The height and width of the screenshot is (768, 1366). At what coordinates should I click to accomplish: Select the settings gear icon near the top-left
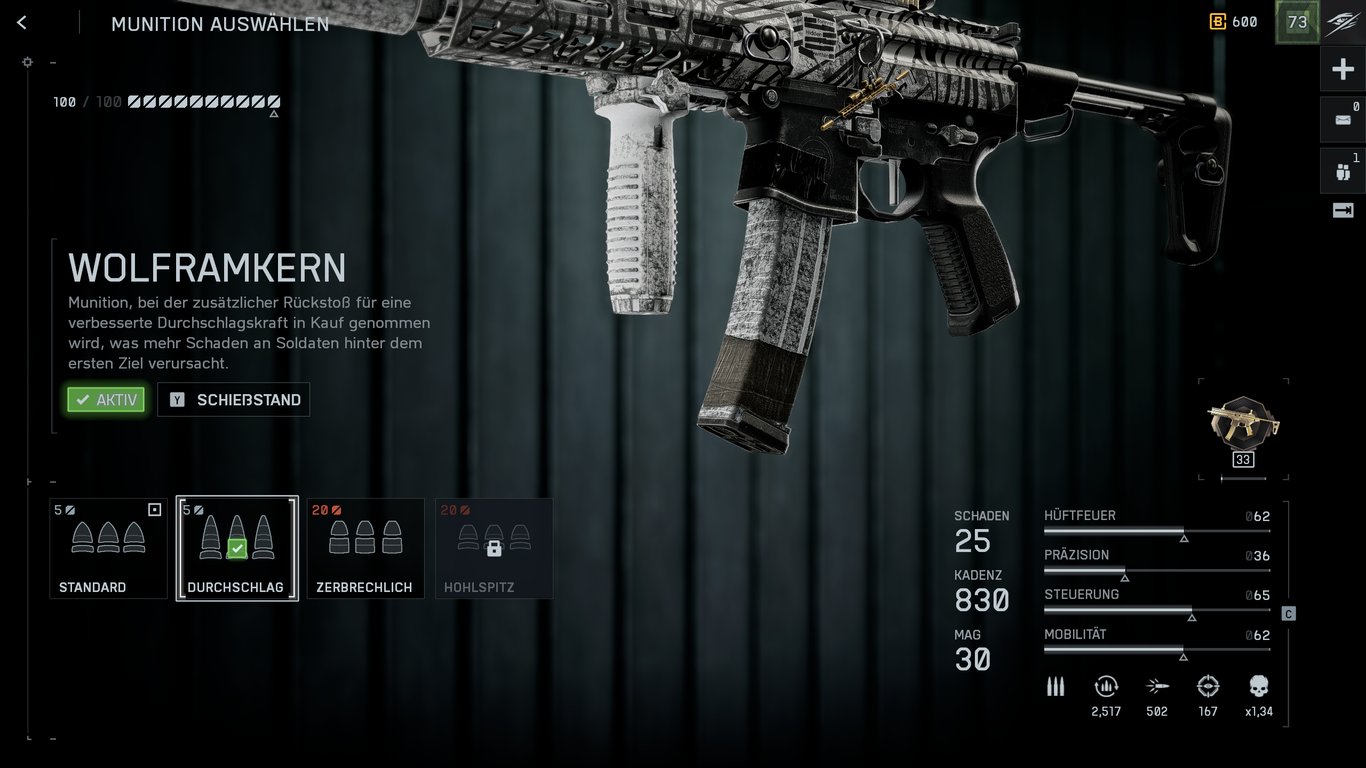coord(28,62)
